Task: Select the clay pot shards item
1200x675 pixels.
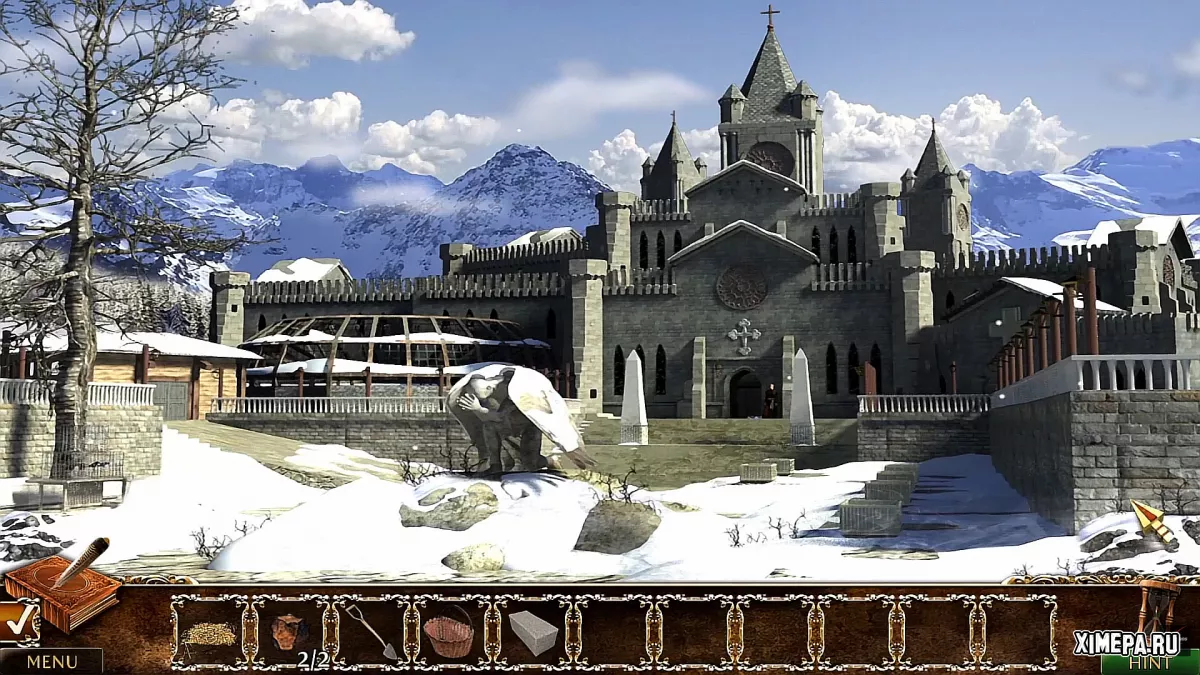Action: tap(288, 632)
